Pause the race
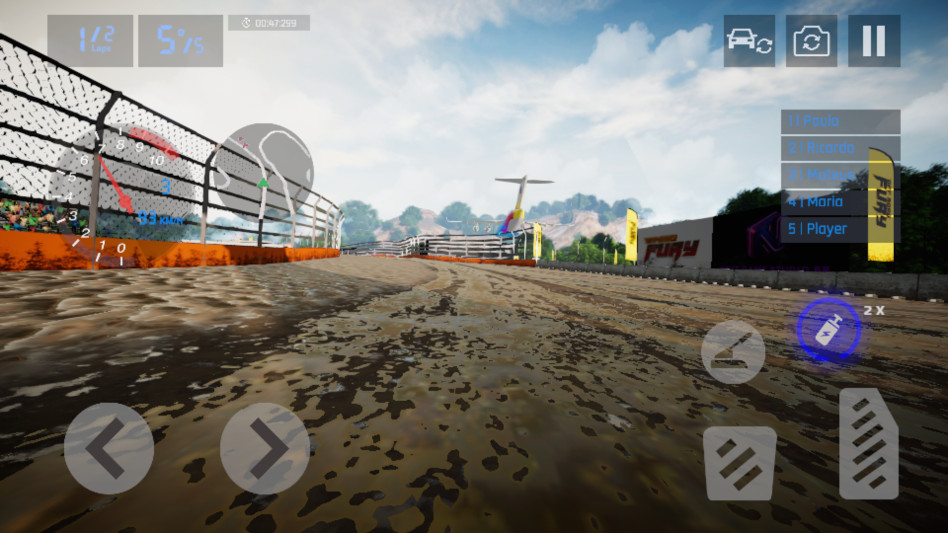 point(874,41)
